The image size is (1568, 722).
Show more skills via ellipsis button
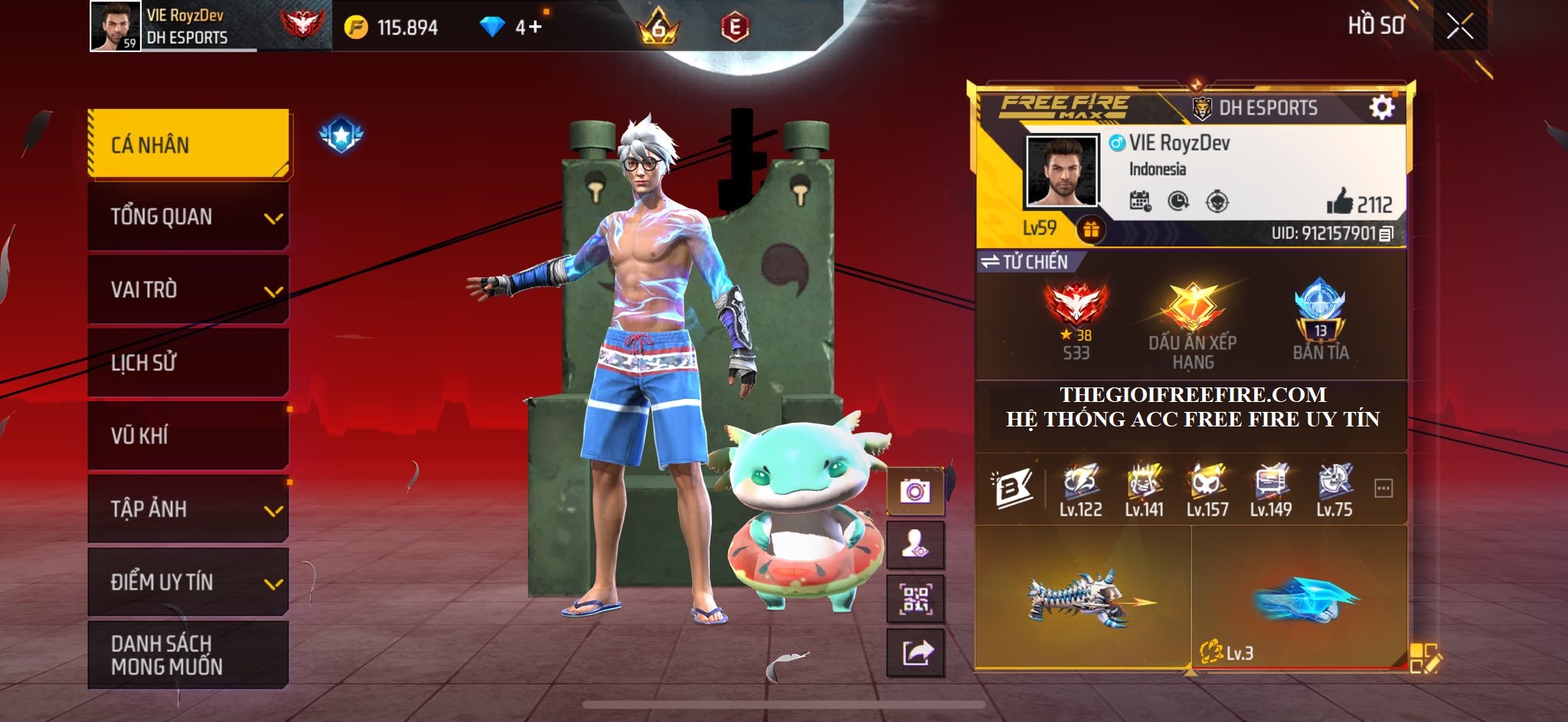click(x=1383, y=488)
